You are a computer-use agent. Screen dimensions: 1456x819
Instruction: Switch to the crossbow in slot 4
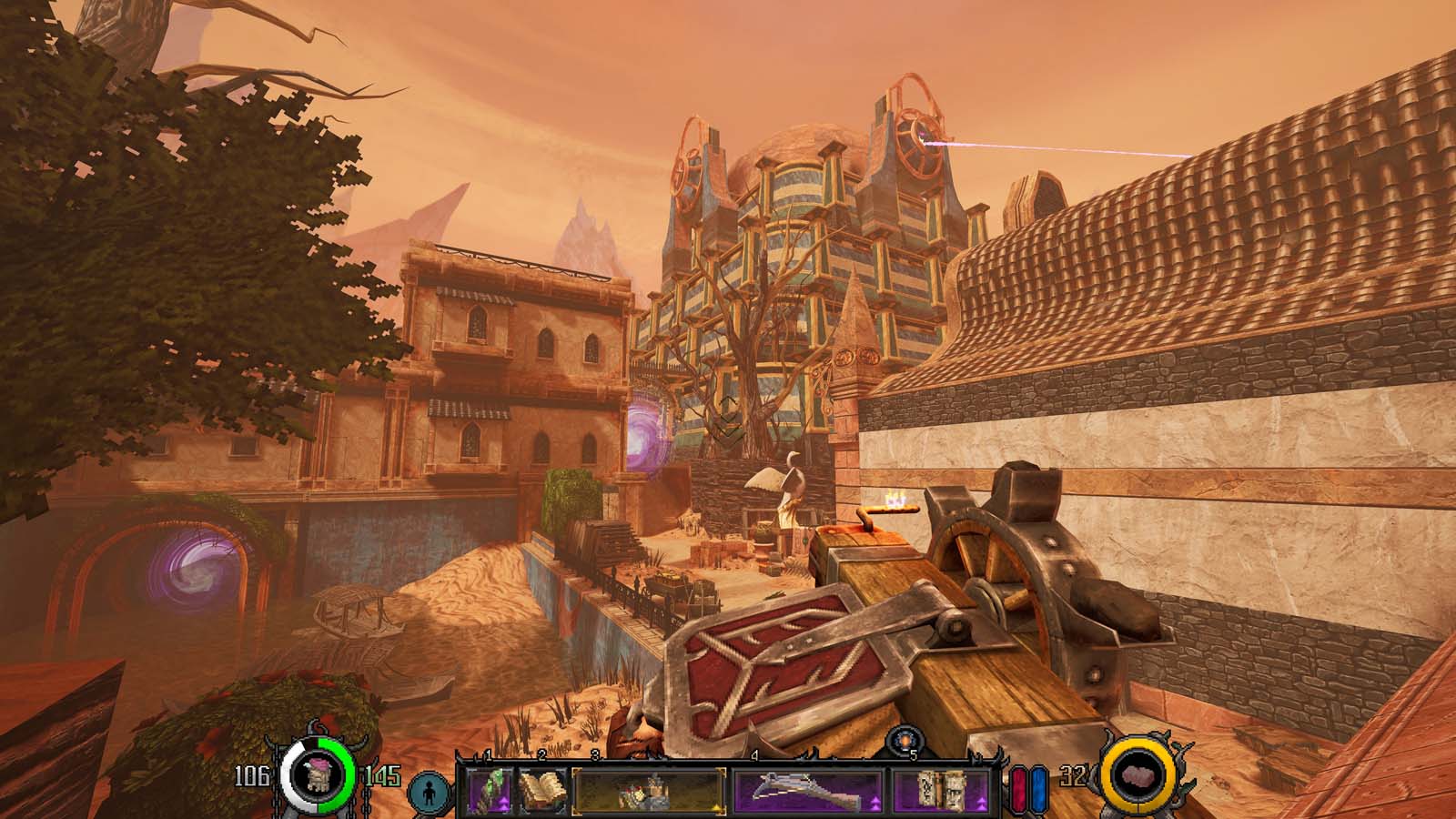(808, 790)
